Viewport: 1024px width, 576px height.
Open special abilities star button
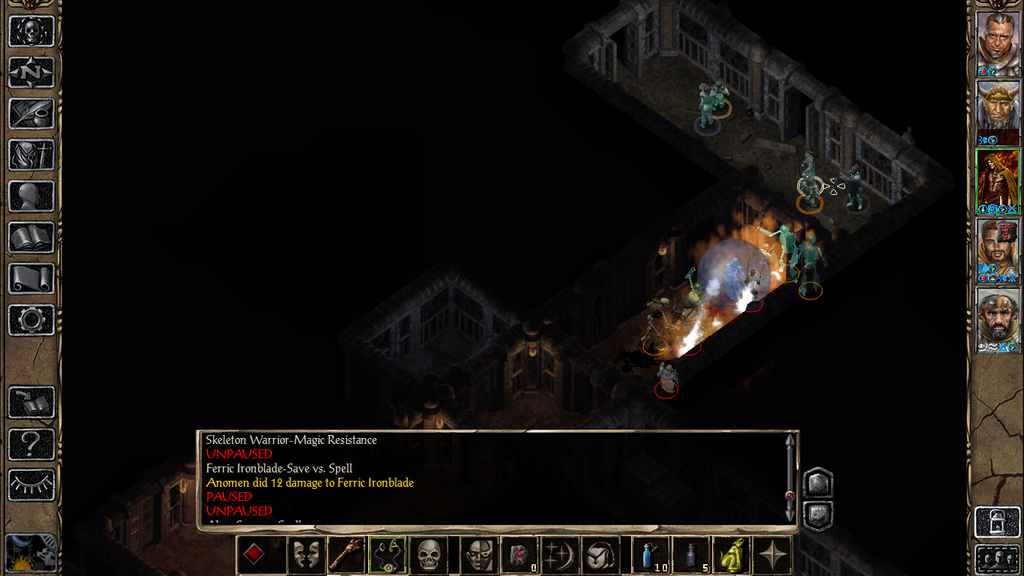tap(773, 555)
